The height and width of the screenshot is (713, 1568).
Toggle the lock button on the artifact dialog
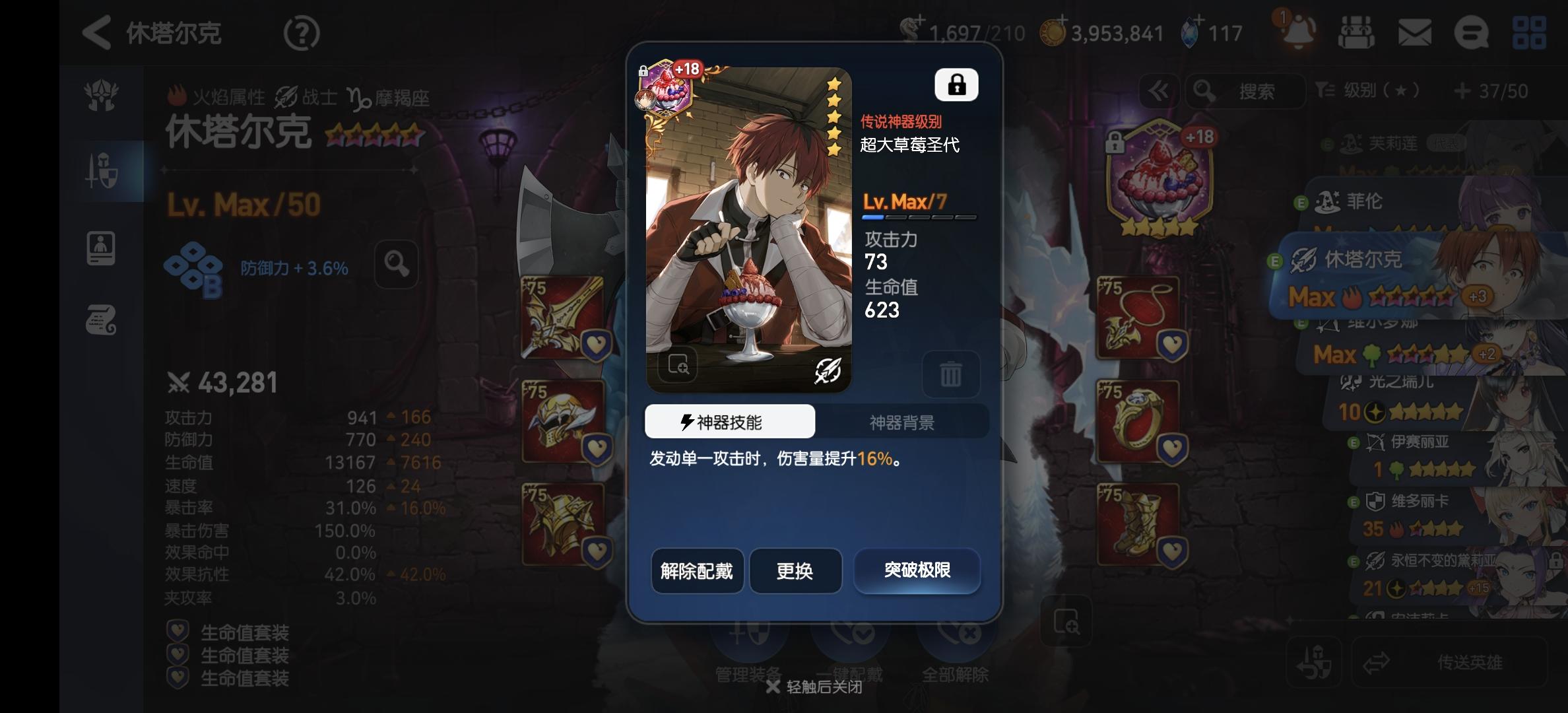955,85
